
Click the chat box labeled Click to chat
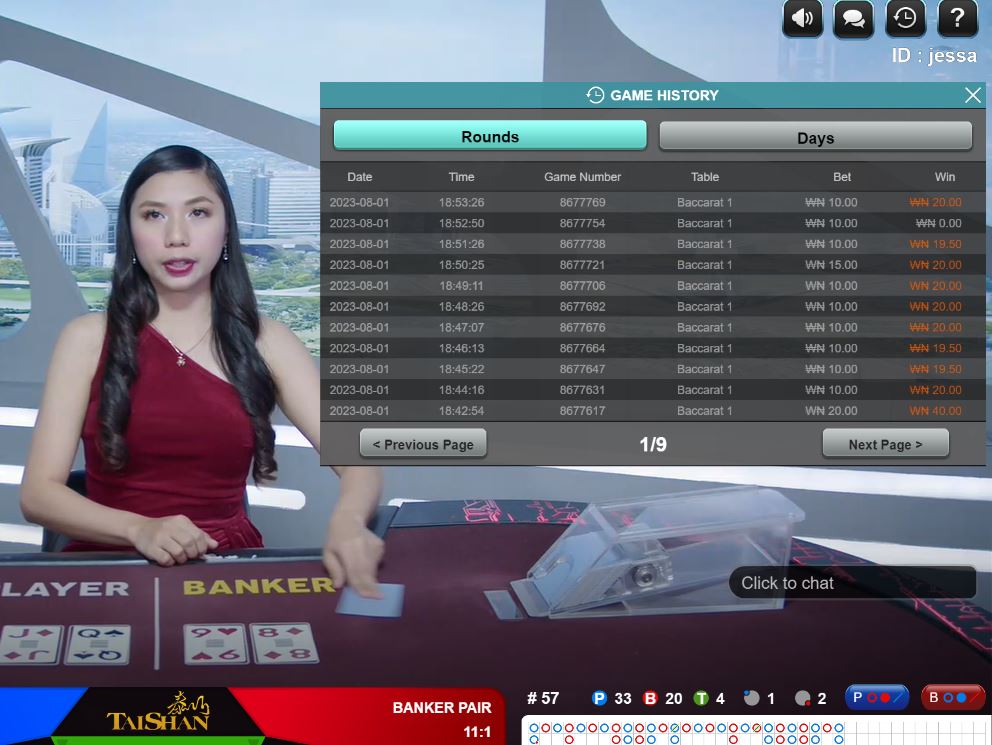(852, 583)
